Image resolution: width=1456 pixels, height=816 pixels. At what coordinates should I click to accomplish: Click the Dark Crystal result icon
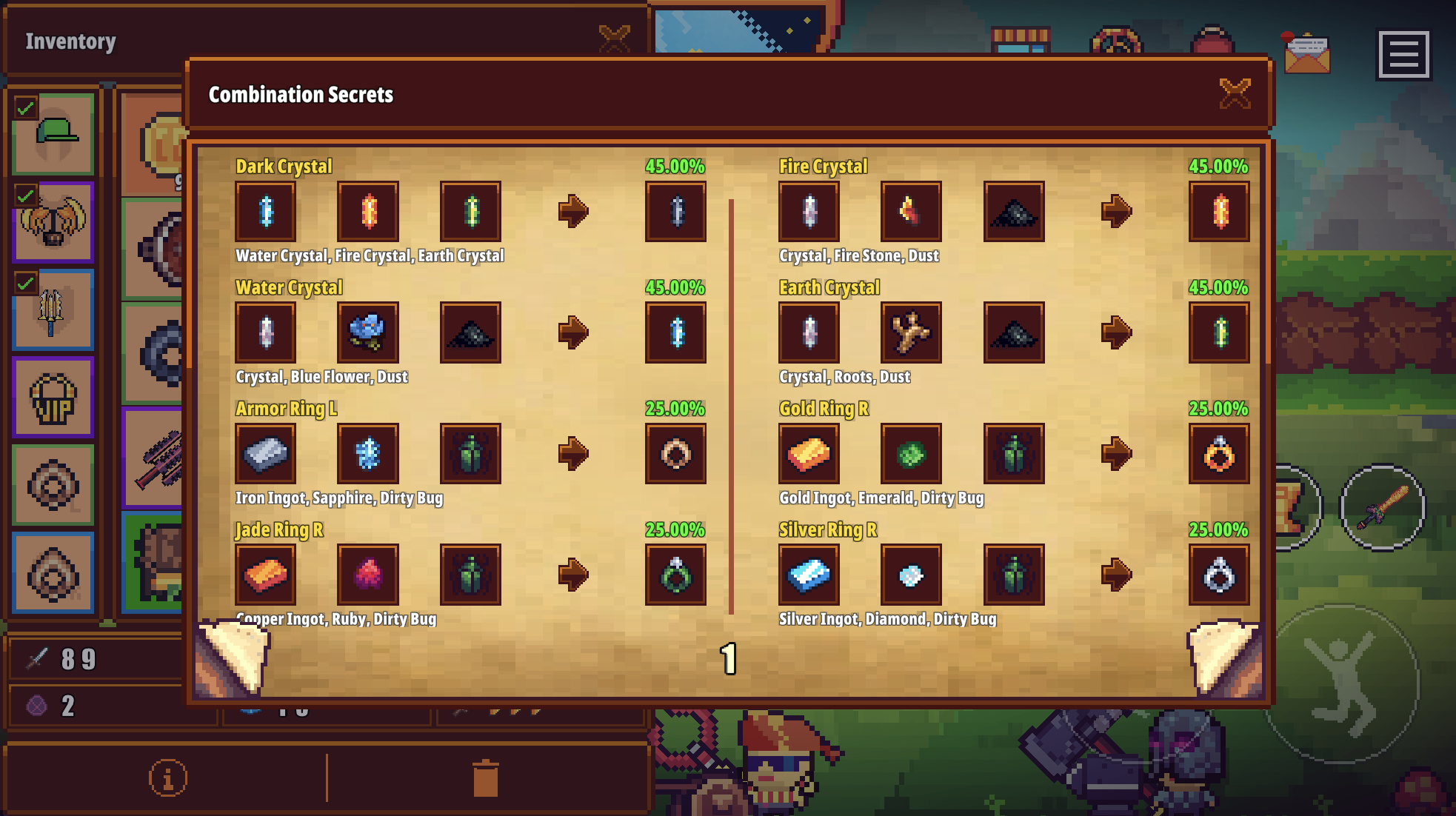[675, 211]
